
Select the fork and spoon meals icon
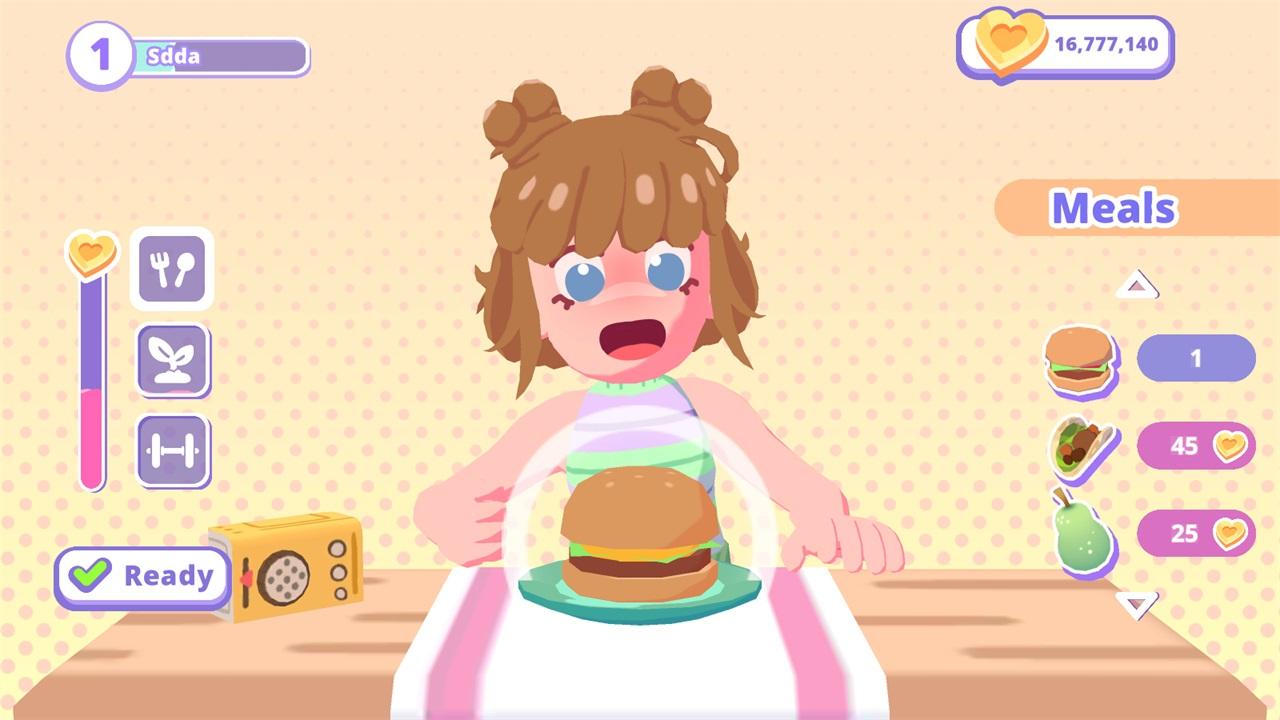tap(173, 269)
